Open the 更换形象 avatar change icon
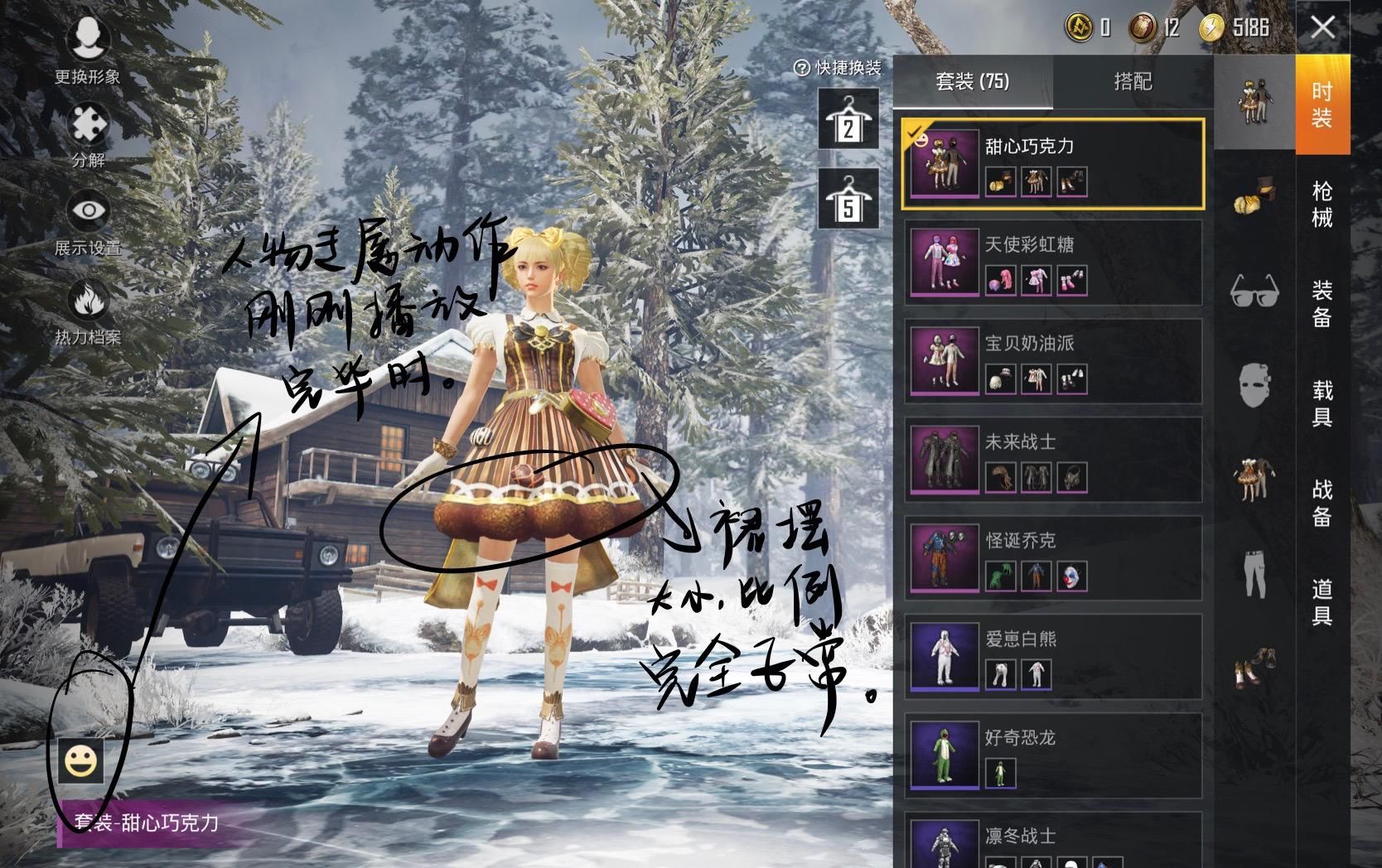The height and width of the screenshot is (868, 1382). coord(89,39)
